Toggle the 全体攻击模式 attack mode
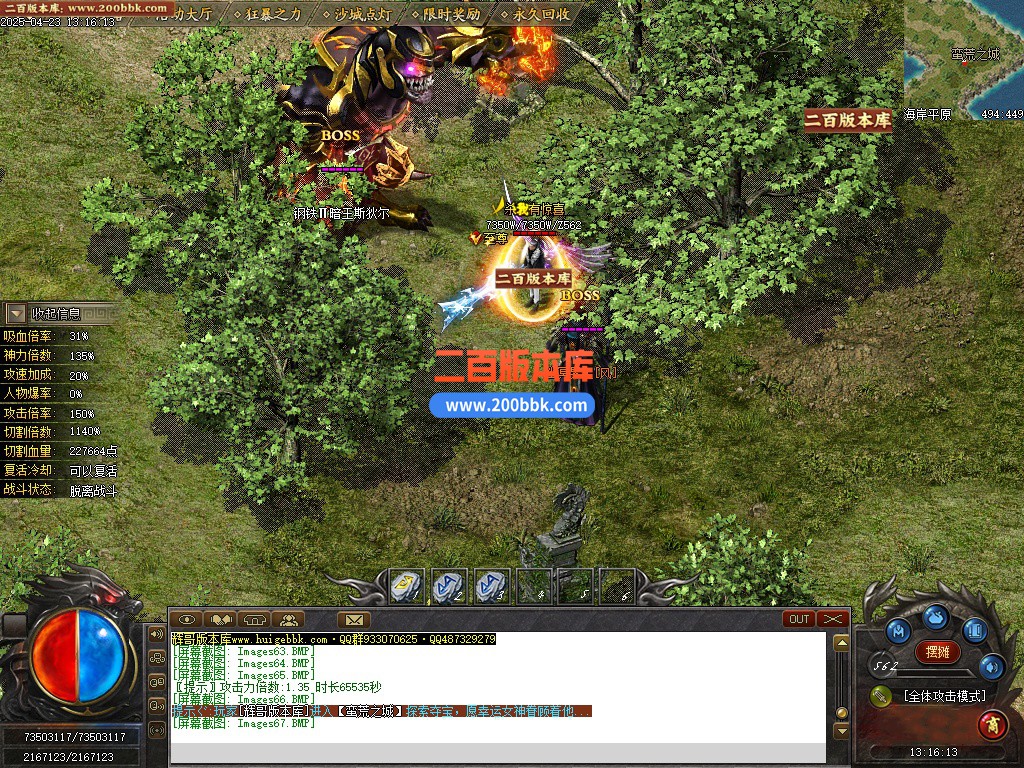 click(943, 696)
